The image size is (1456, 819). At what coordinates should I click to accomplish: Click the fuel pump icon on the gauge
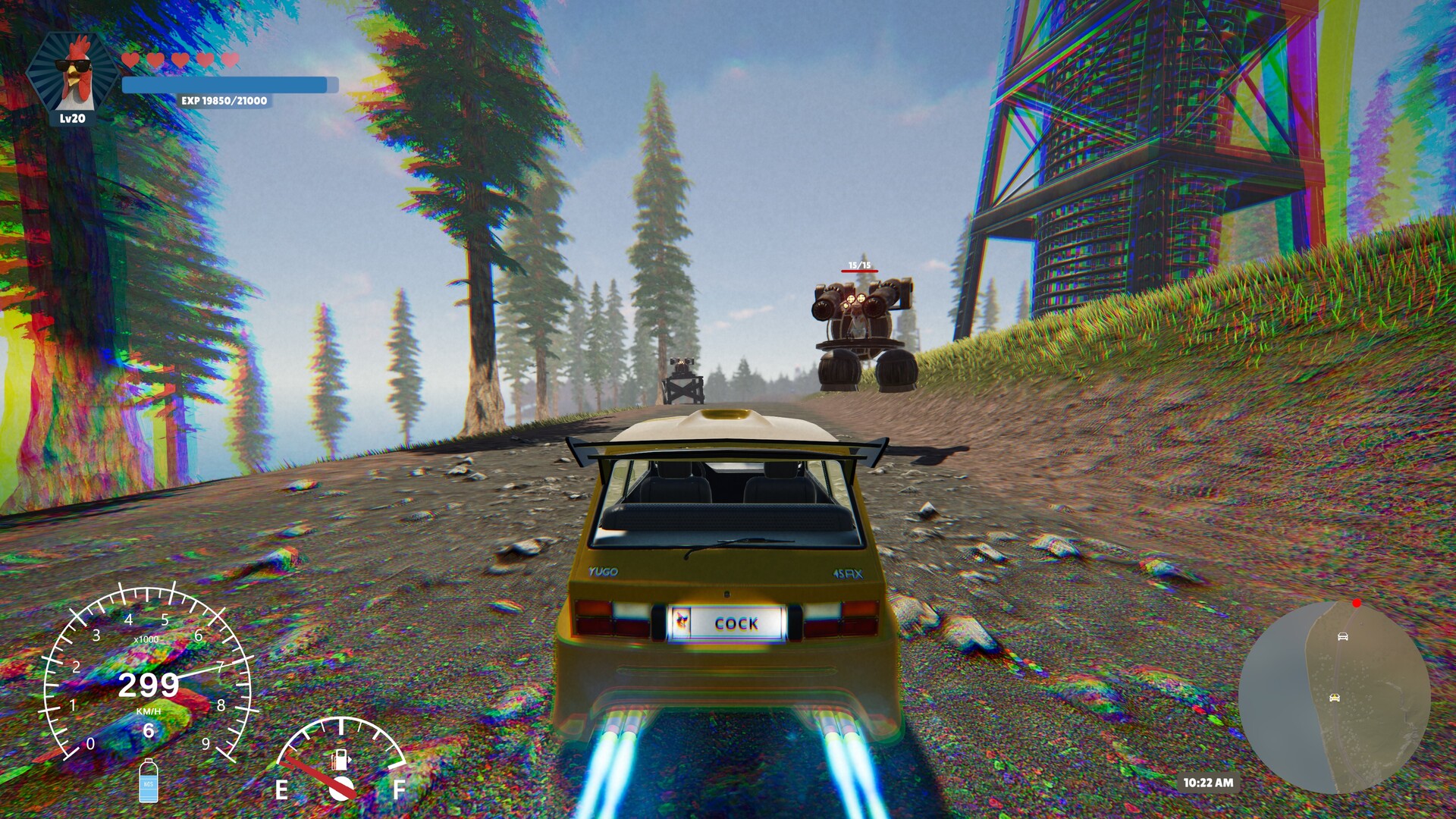coord(340,761)
